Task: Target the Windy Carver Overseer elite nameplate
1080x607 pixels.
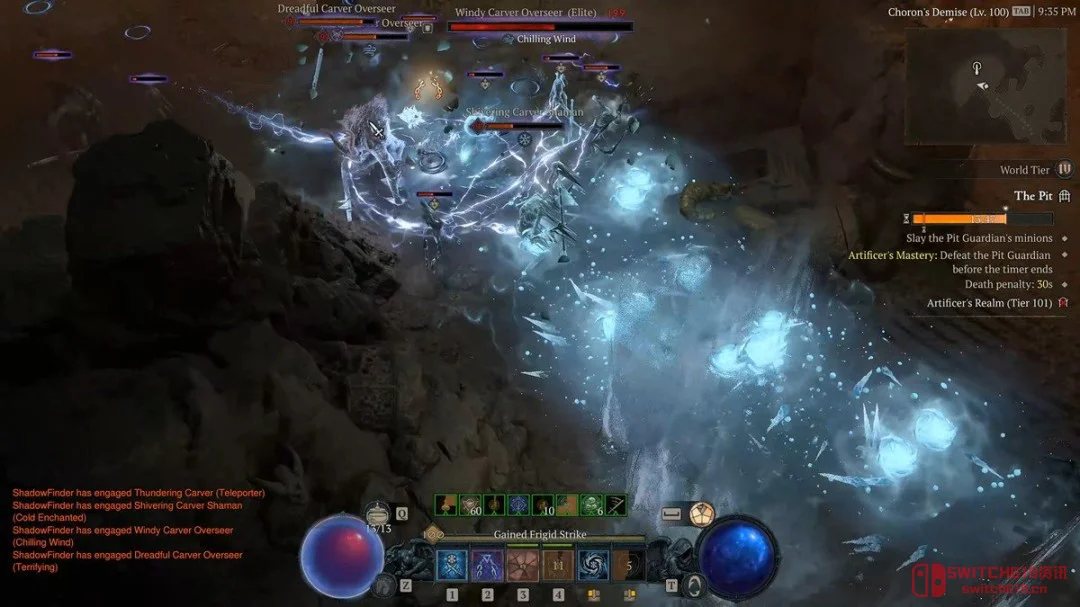Action: 525,13
